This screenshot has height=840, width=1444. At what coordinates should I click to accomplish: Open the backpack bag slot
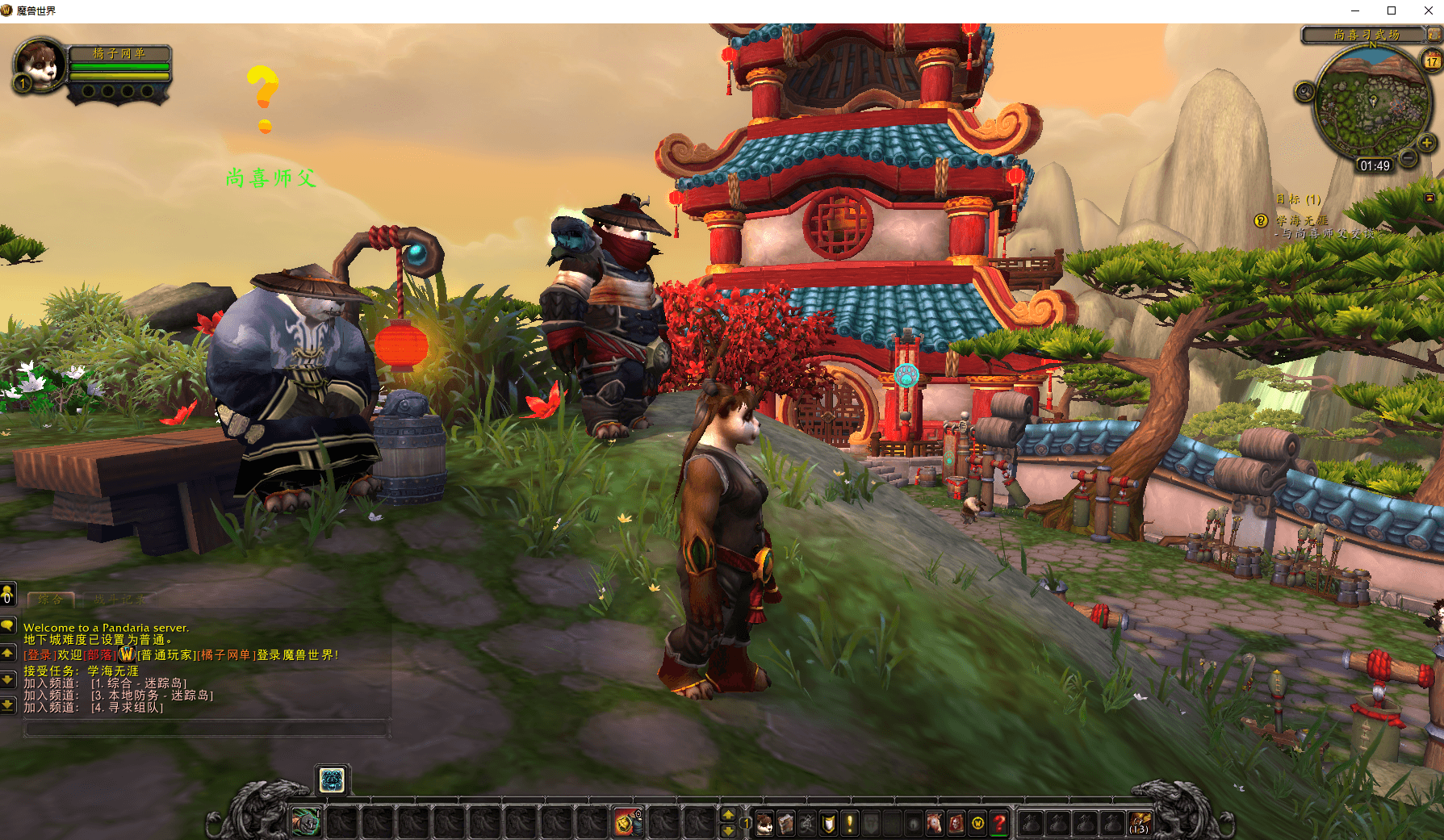point(1140,823)
